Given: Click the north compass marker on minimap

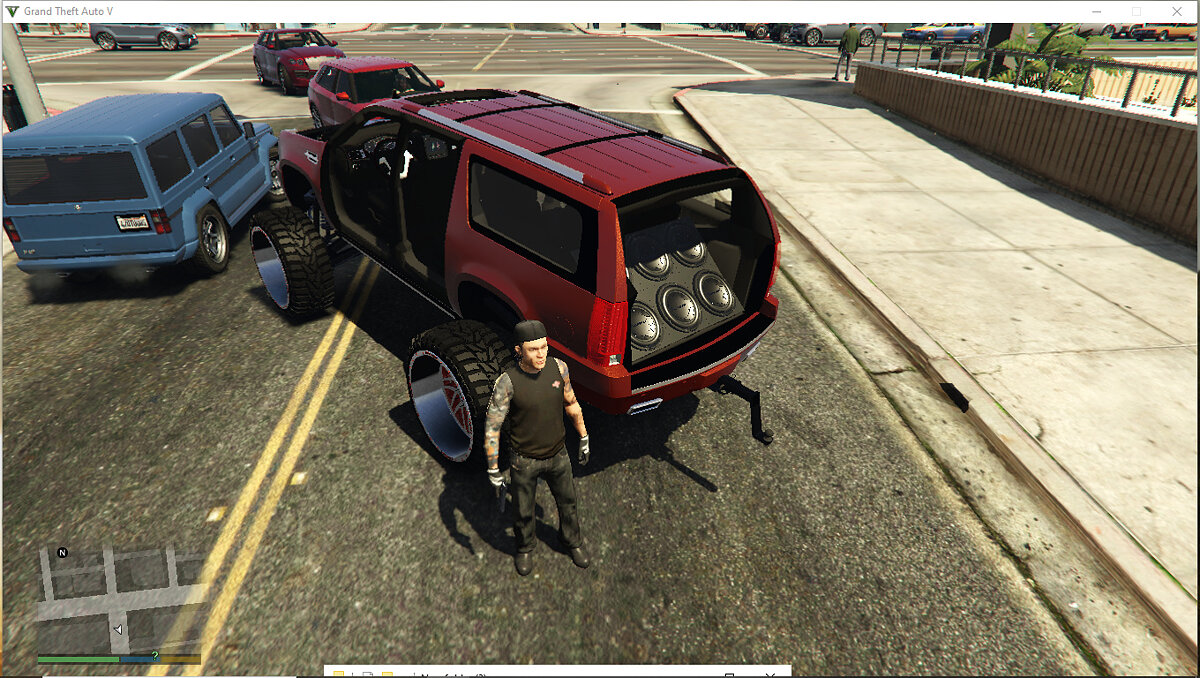Looking at the screenshot, I should click(x=63, y=552).
